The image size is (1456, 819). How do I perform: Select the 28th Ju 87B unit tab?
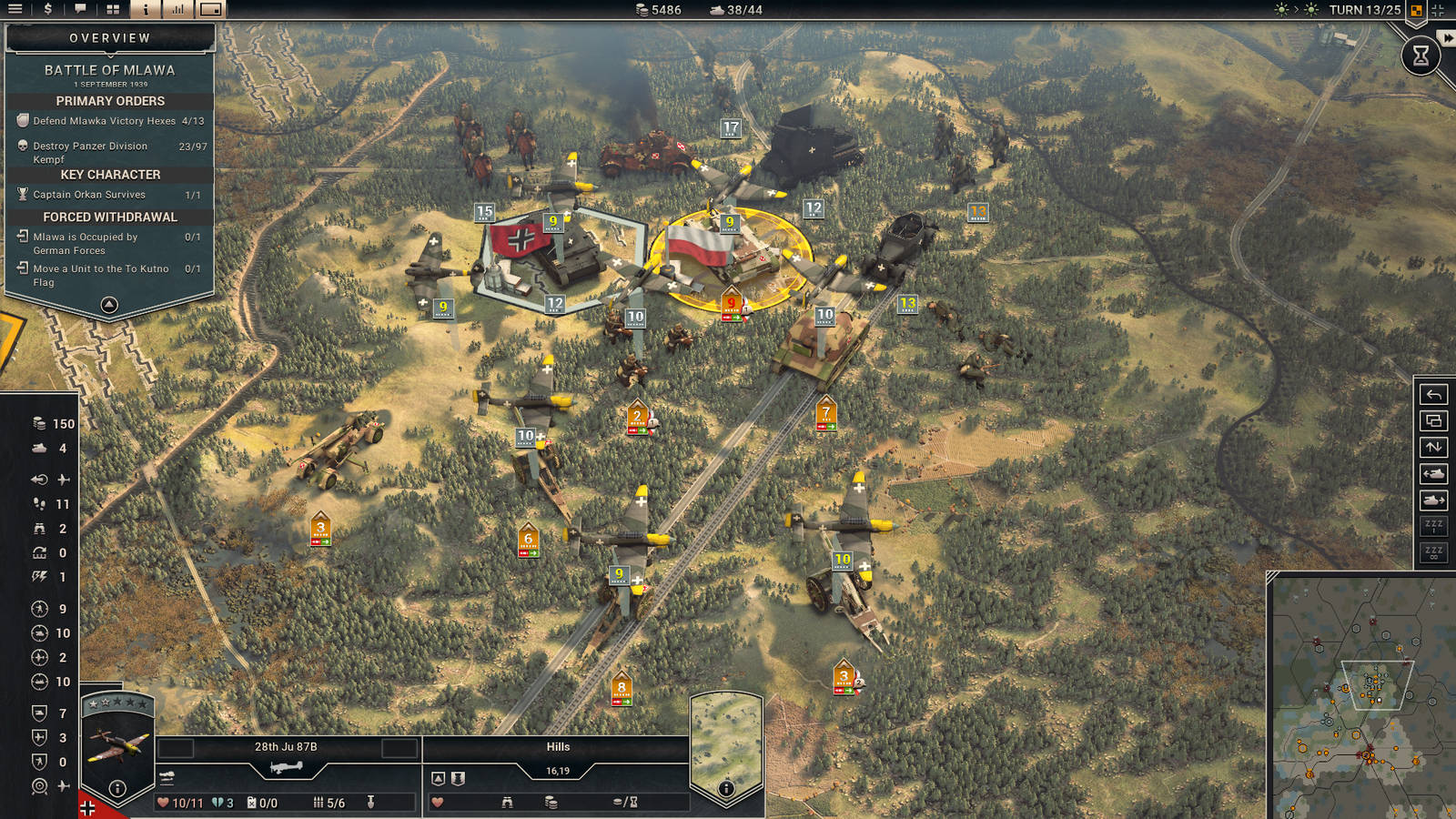pyautogui.click(x=286, y=748)
